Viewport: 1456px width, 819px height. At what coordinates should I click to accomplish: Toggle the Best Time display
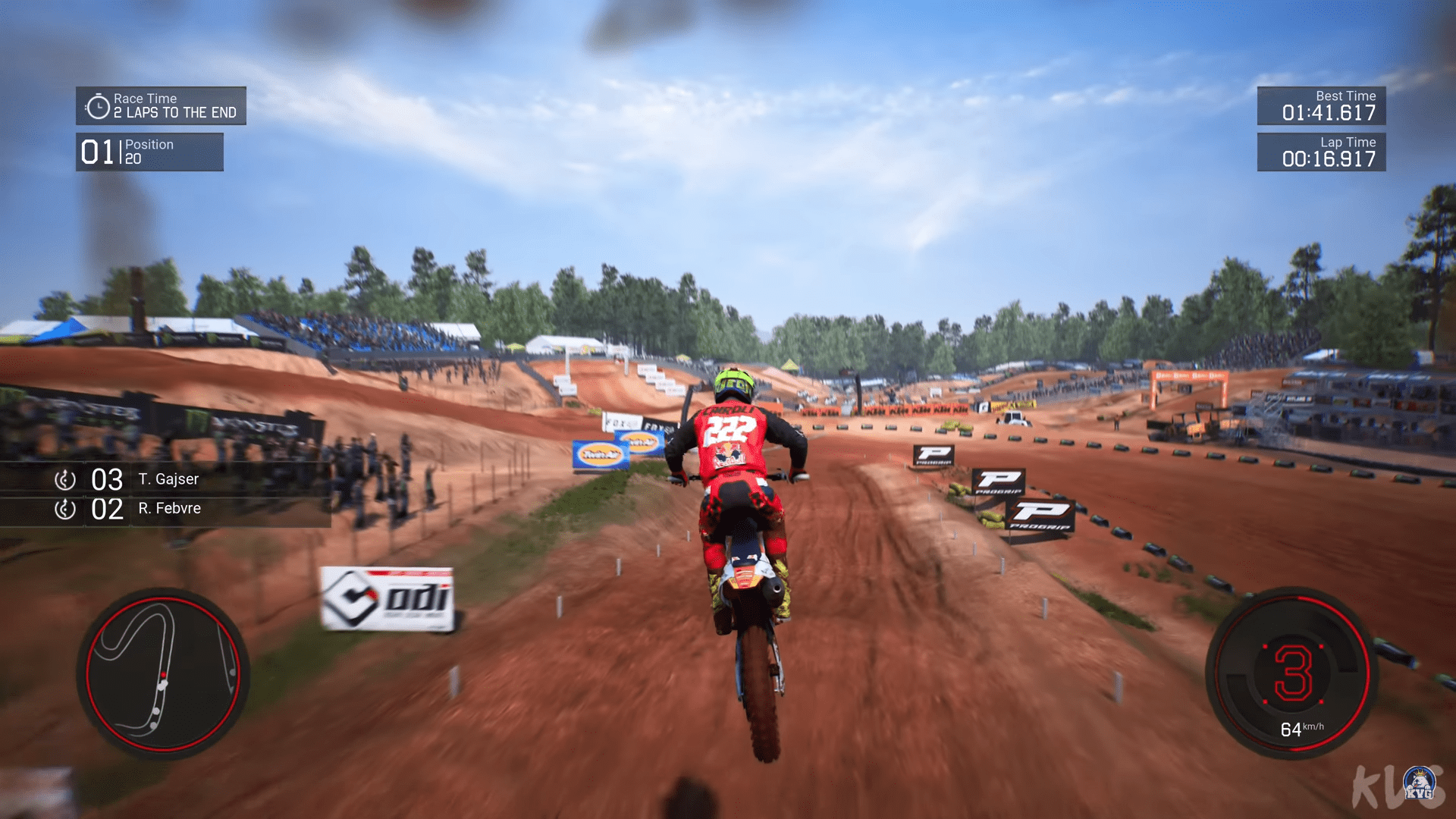(x=1322, y=107)
